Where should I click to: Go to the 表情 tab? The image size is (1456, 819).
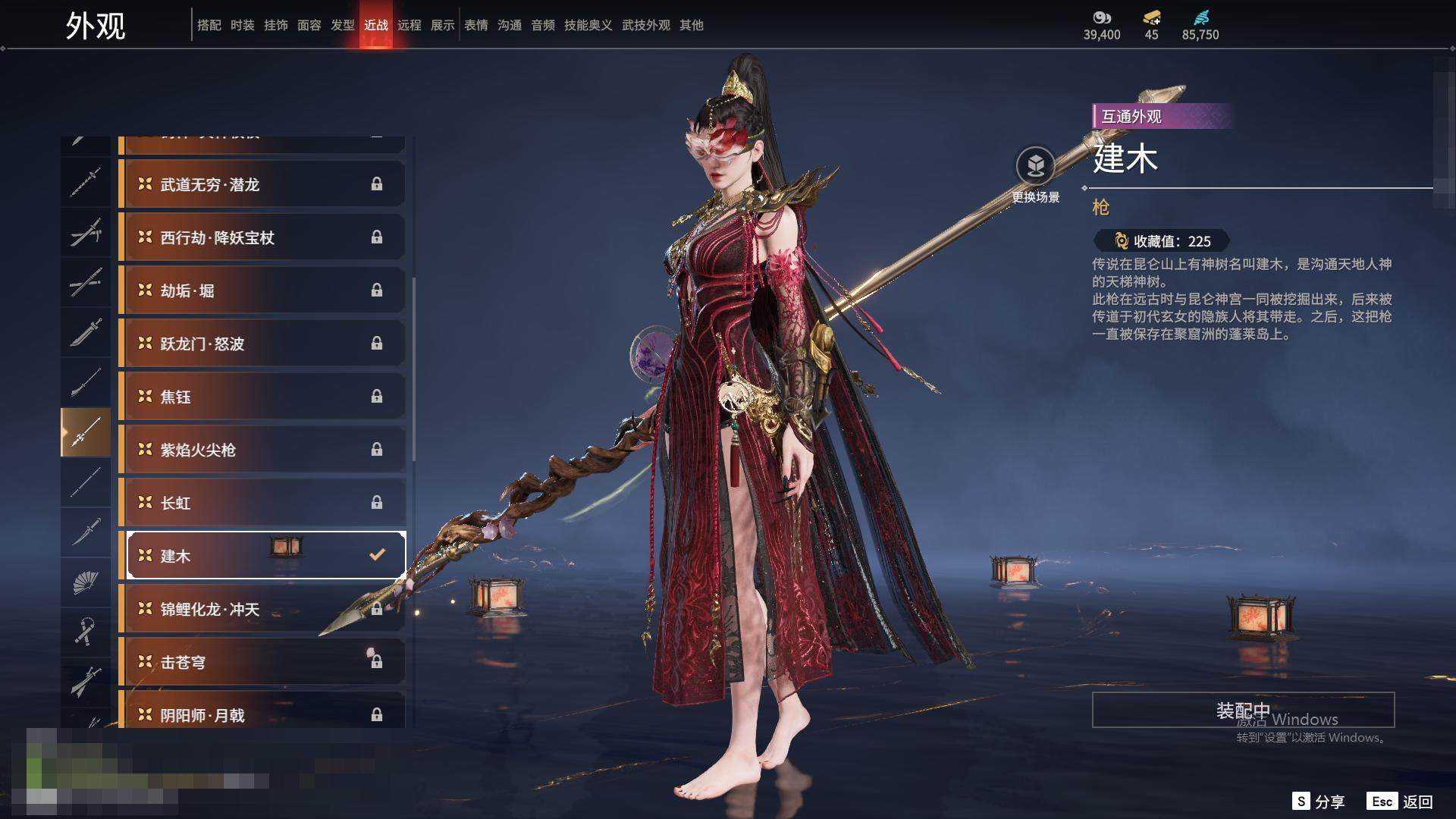point(476,25)
